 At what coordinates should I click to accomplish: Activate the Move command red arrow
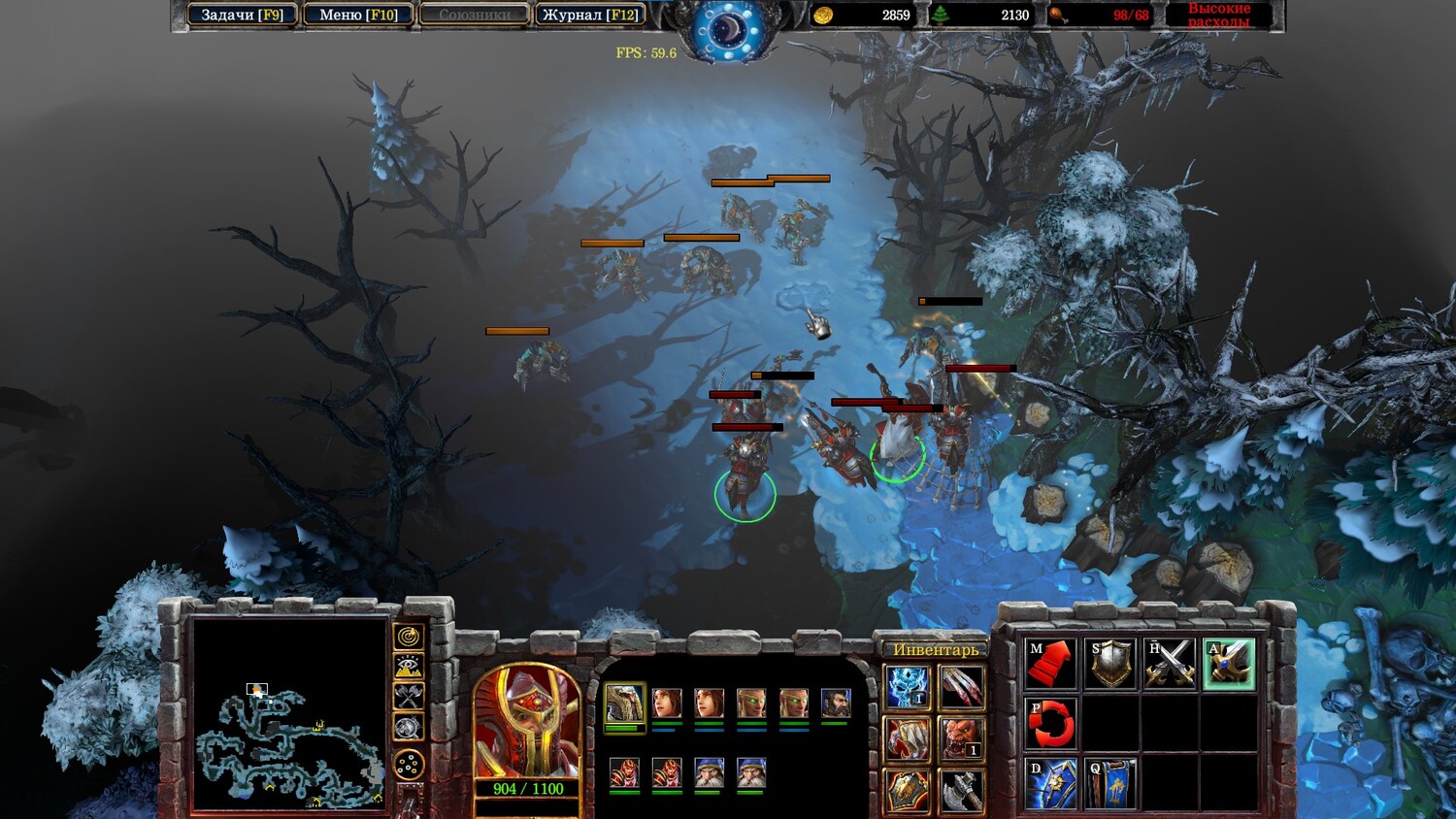click(x=1051, y=664)
